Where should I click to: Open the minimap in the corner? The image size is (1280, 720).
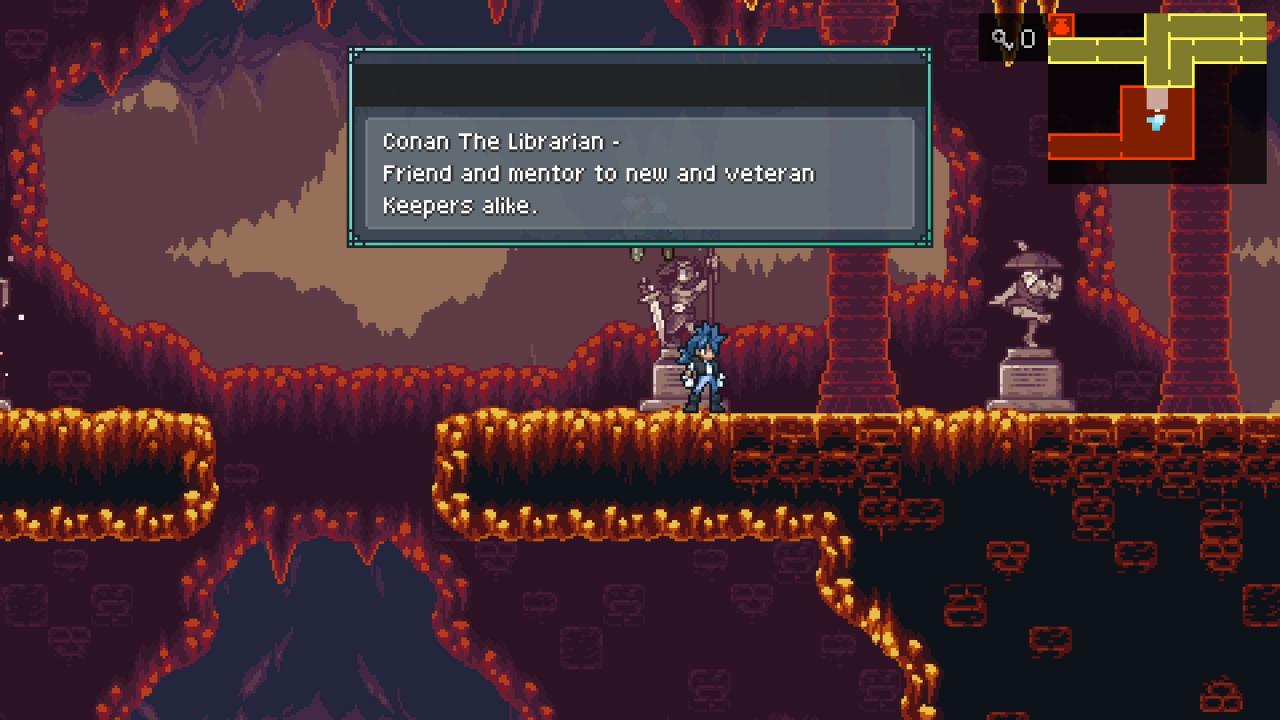(x=1157, y=98)
